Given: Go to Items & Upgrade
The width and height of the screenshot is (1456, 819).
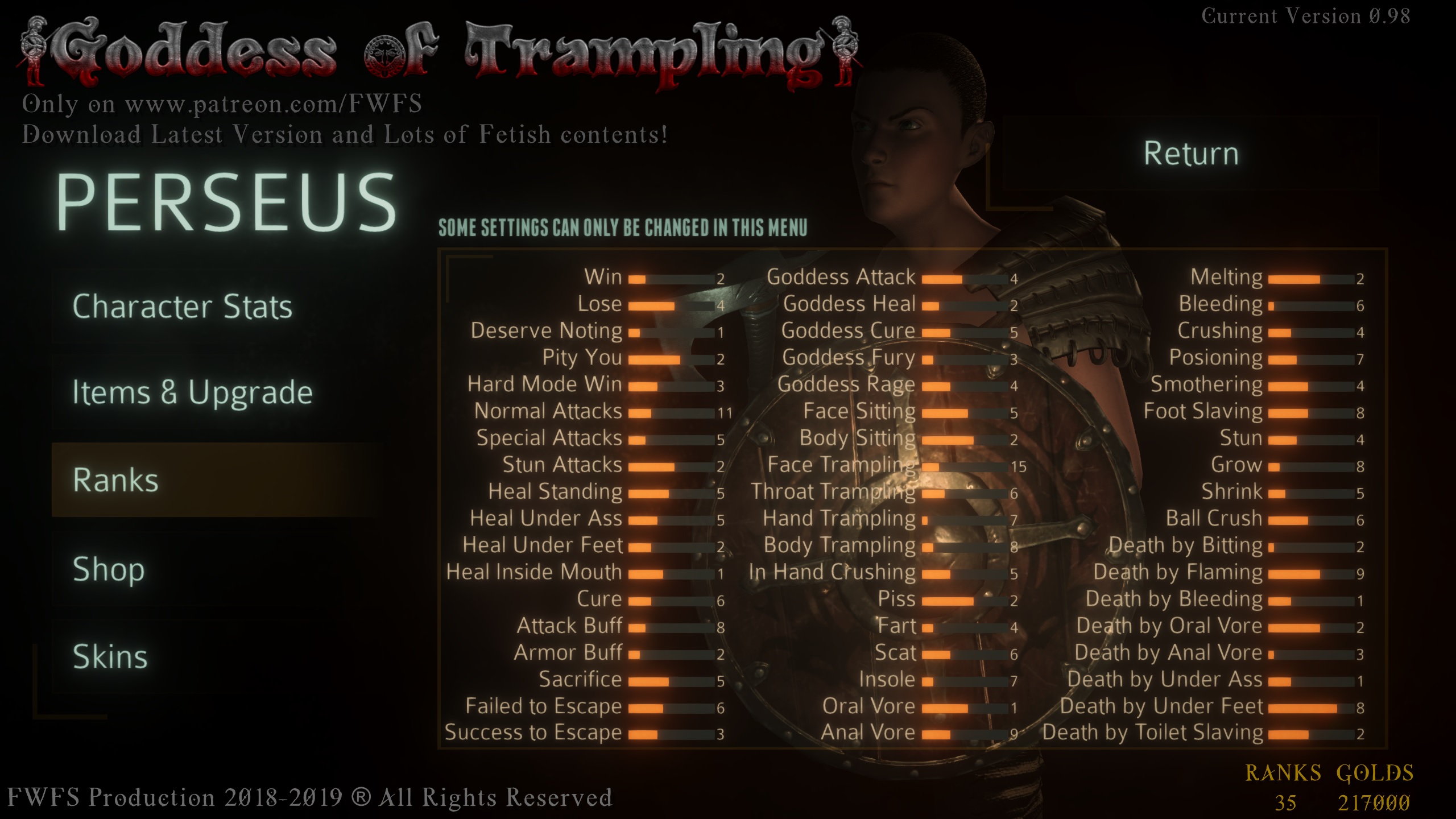Looking at the screenshot, I should pyautogui.click(x=192, y=392).
